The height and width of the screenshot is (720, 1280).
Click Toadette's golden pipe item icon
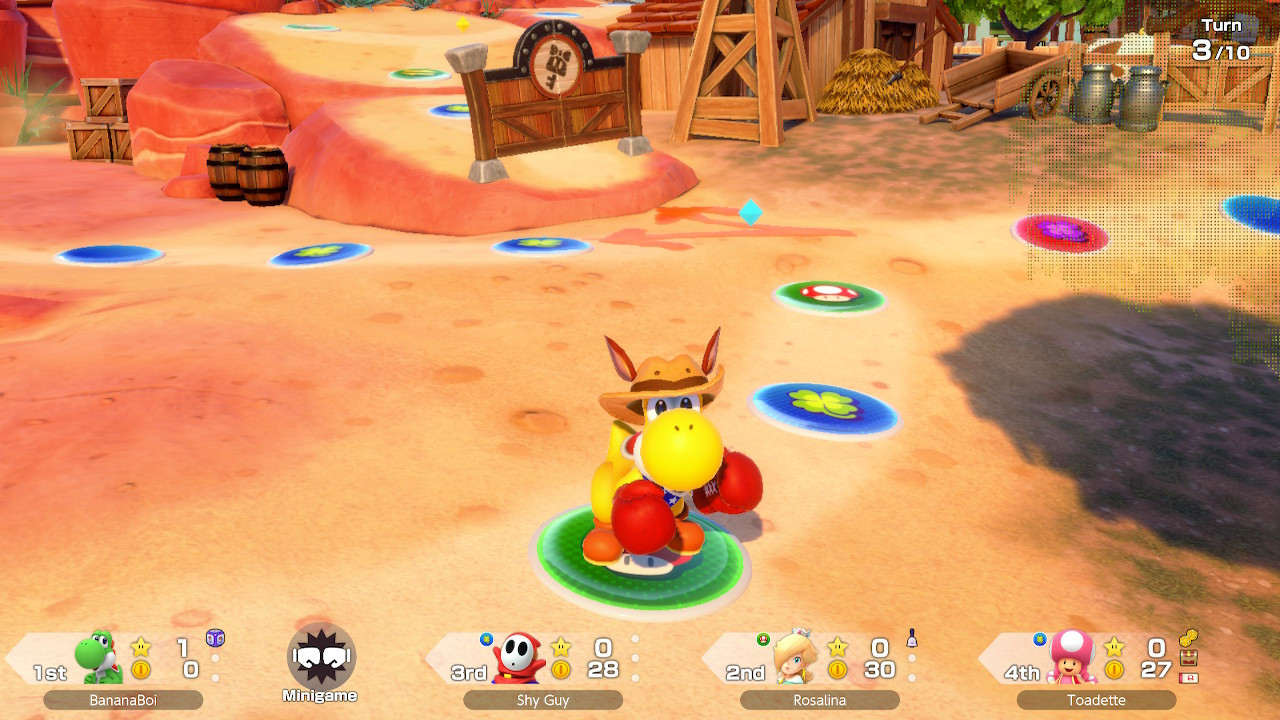click(1188, 636)
